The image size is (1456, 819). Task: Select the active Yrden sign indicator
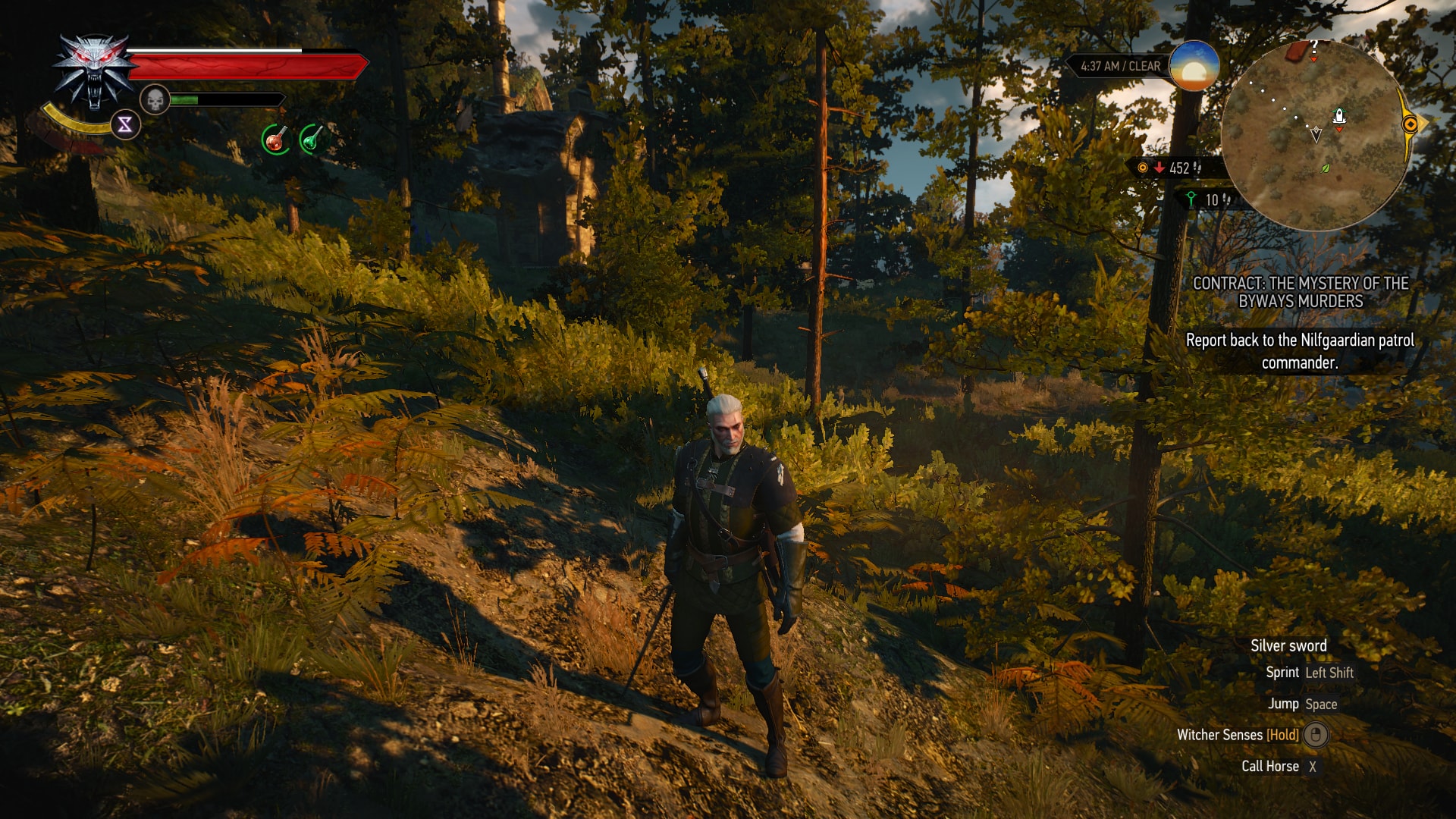124,124
